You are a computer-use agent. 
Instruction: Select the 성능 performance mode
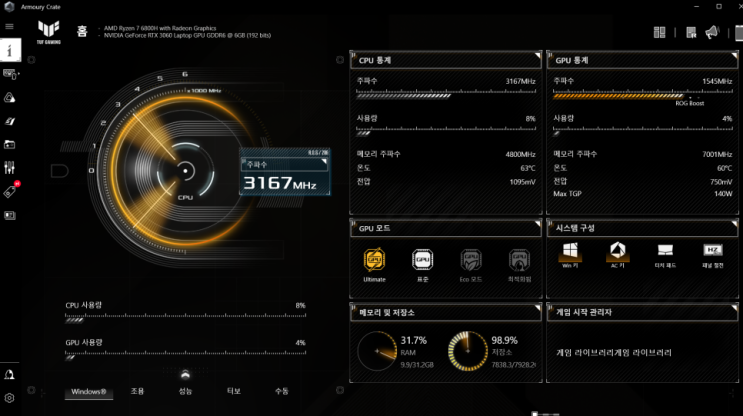(x=185, y=391)
